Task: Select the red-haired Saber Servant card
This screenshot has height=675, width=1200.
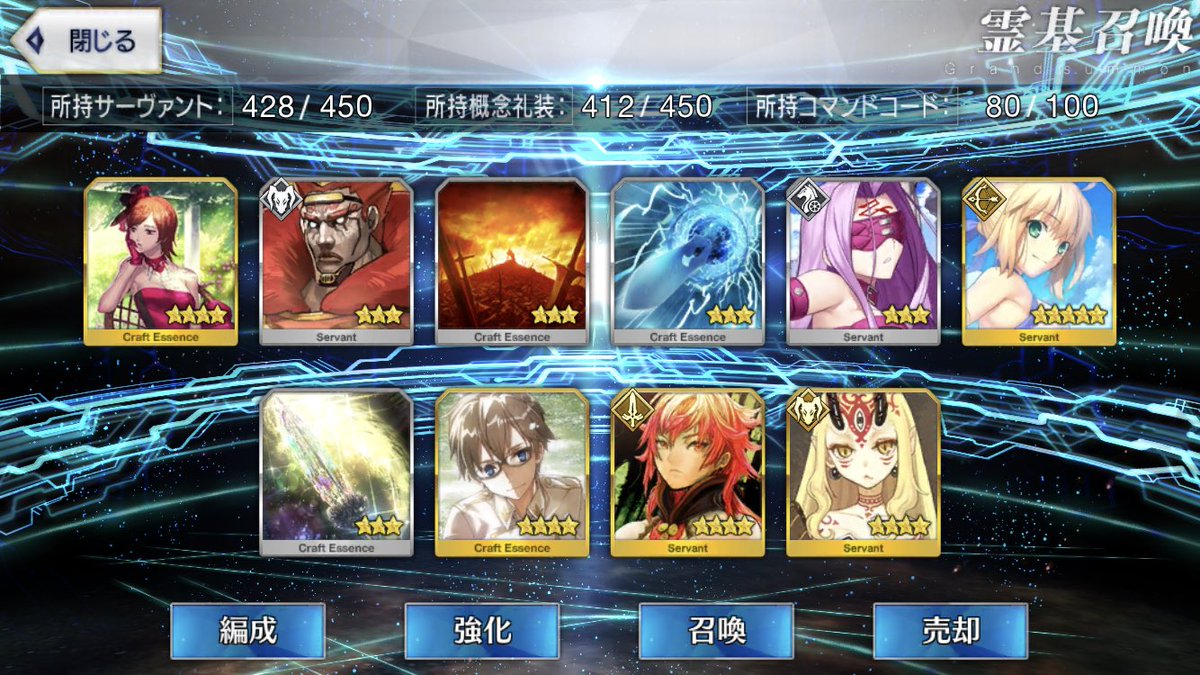Action: click(688, 473)
